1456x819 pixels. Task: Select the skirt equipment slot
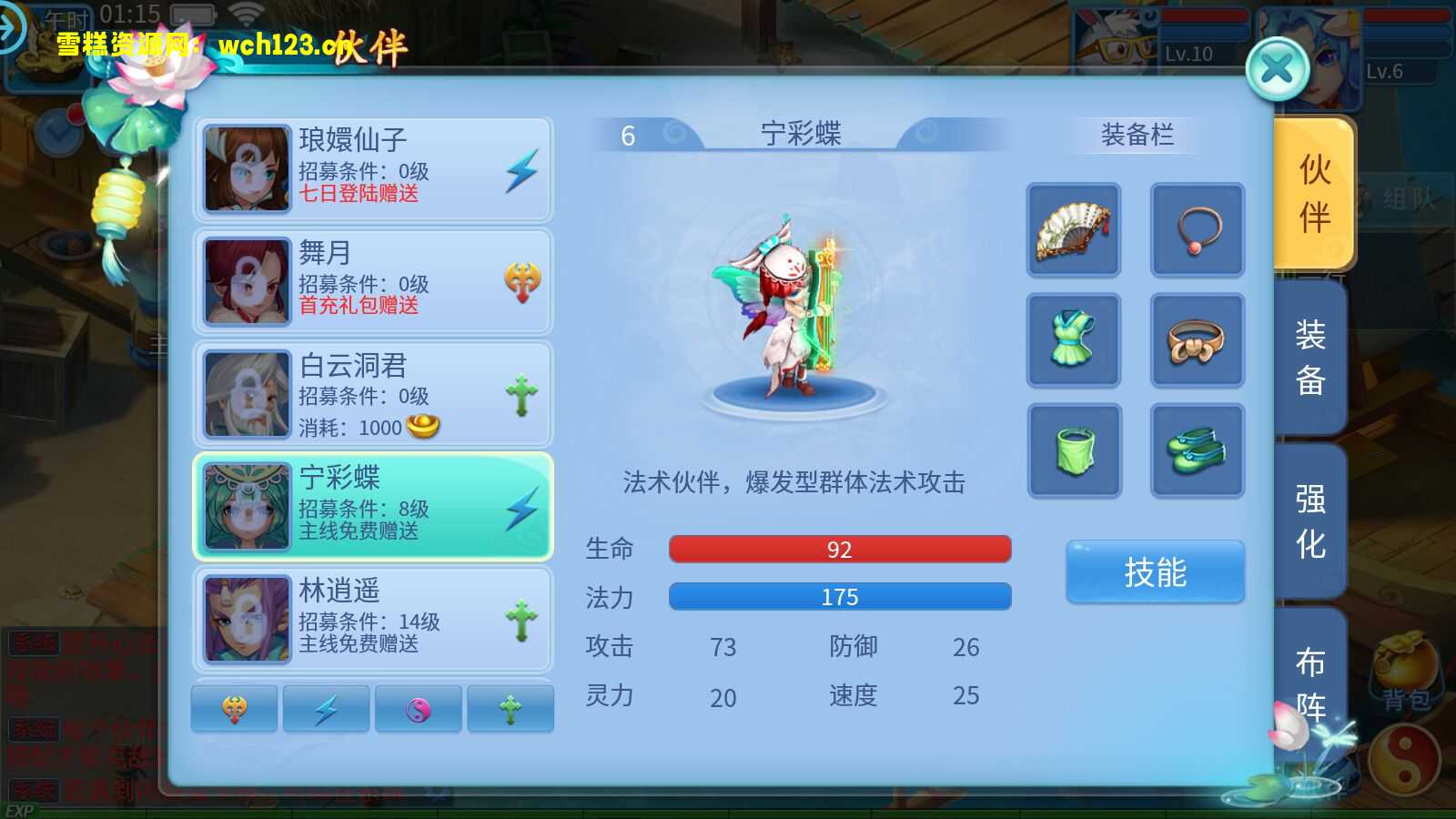tap(1074, 450)
